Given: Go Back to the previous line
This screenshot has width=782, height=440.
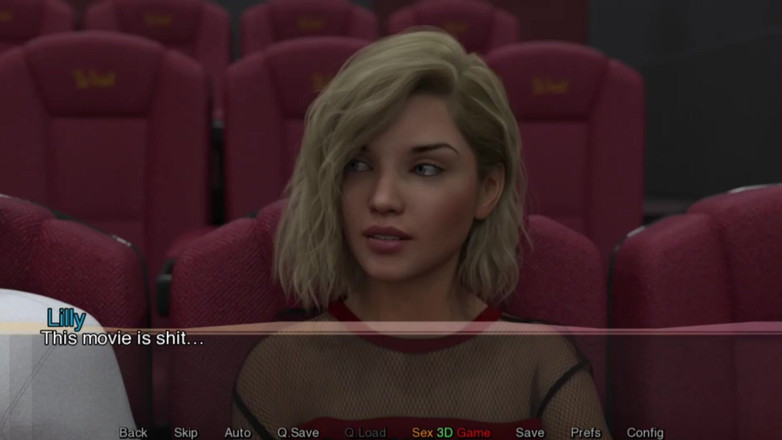Looking at the screenshot, I should (x=133, y=432).
